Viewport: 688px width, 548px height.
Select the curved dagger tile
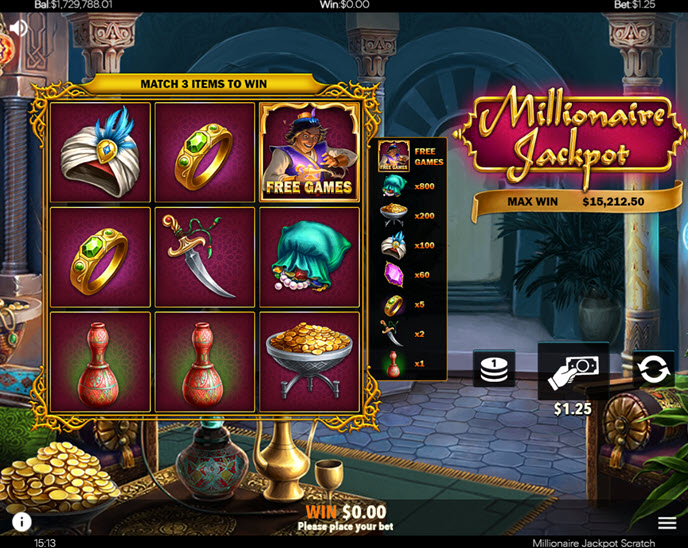[x=205, y=257]
